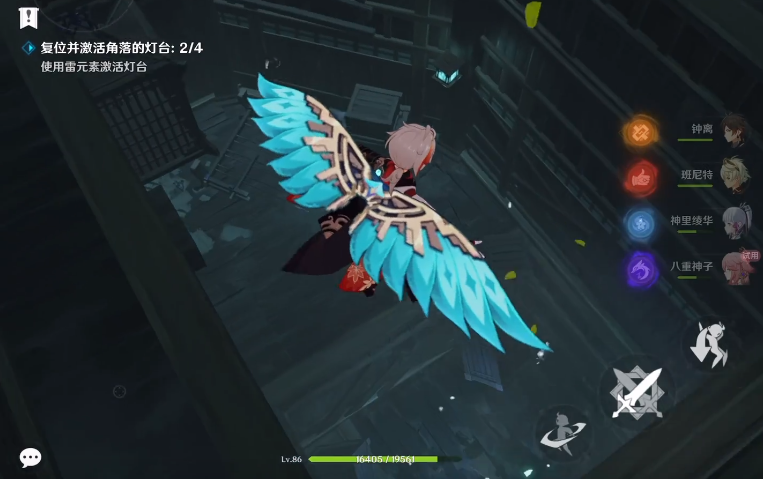Switch to party member 钟离
763x479 pixels.
735,130
